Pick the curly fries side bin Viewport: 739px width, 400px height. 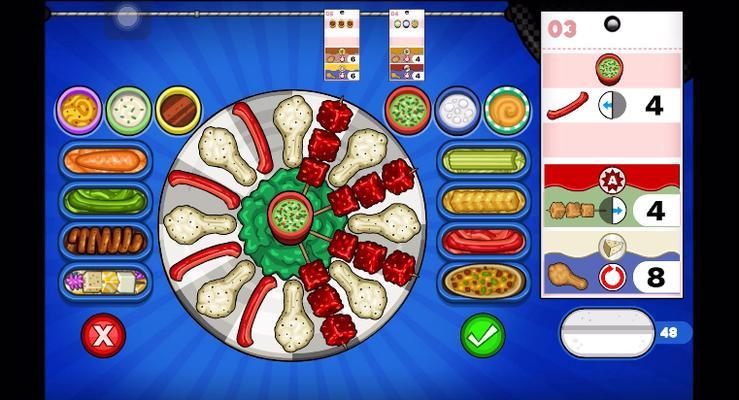[x=104, y=240]
